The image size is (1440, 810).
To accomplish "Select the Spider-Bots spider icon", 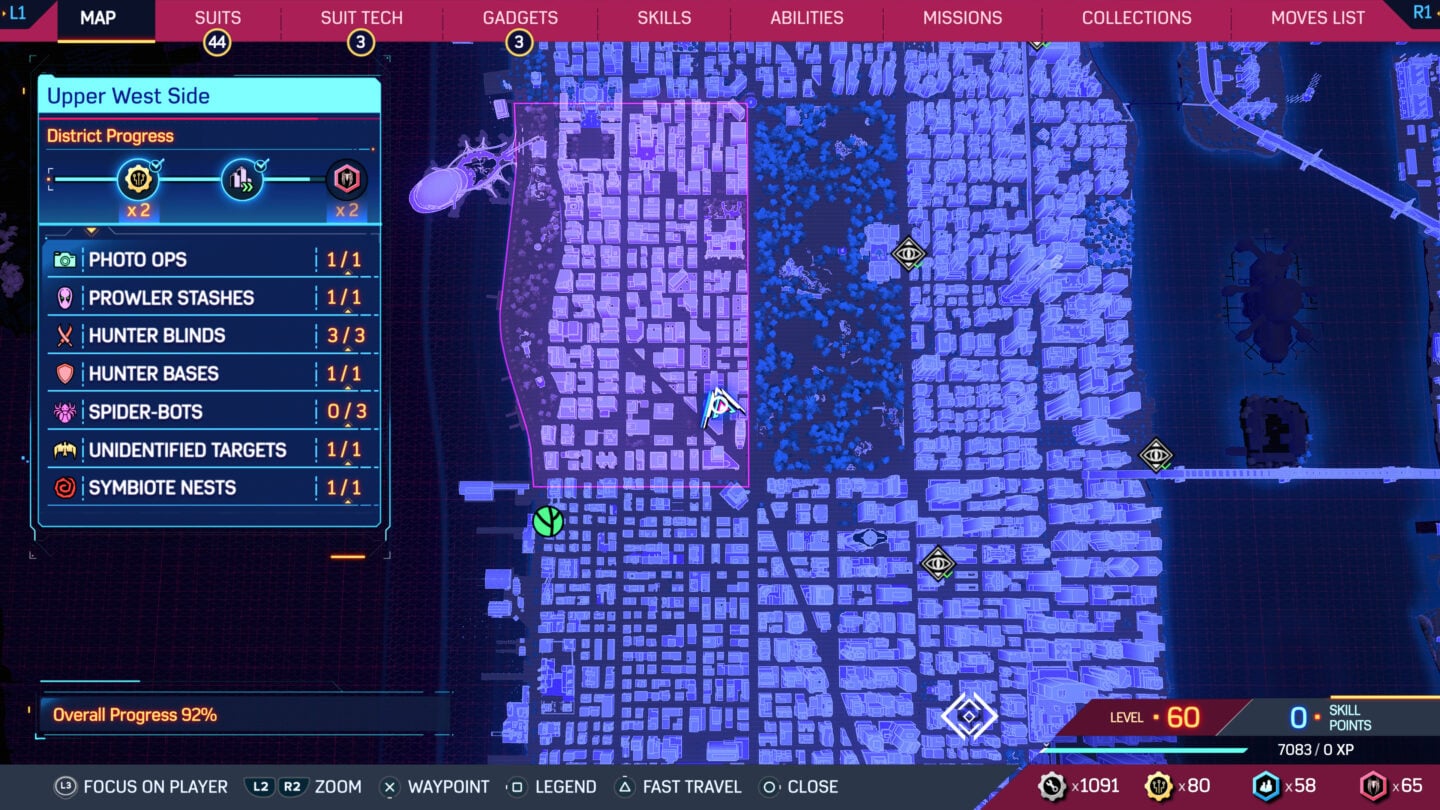I will [68, 411].
